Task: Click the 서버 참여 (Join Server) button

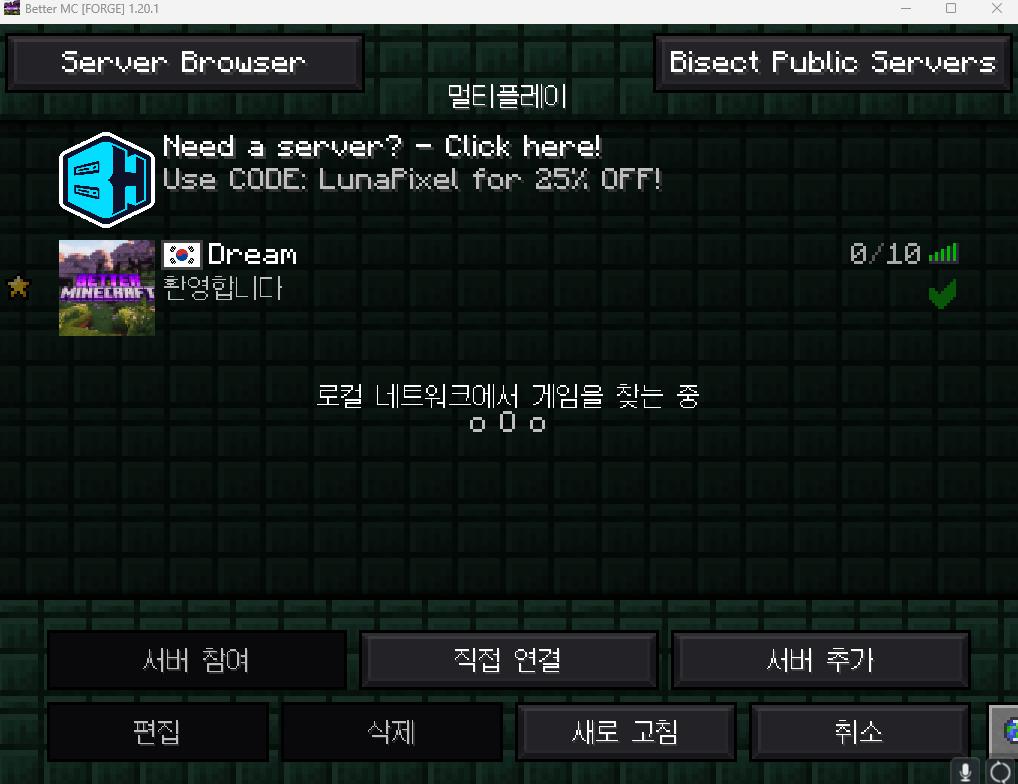Action: click(x=196, y=660)
